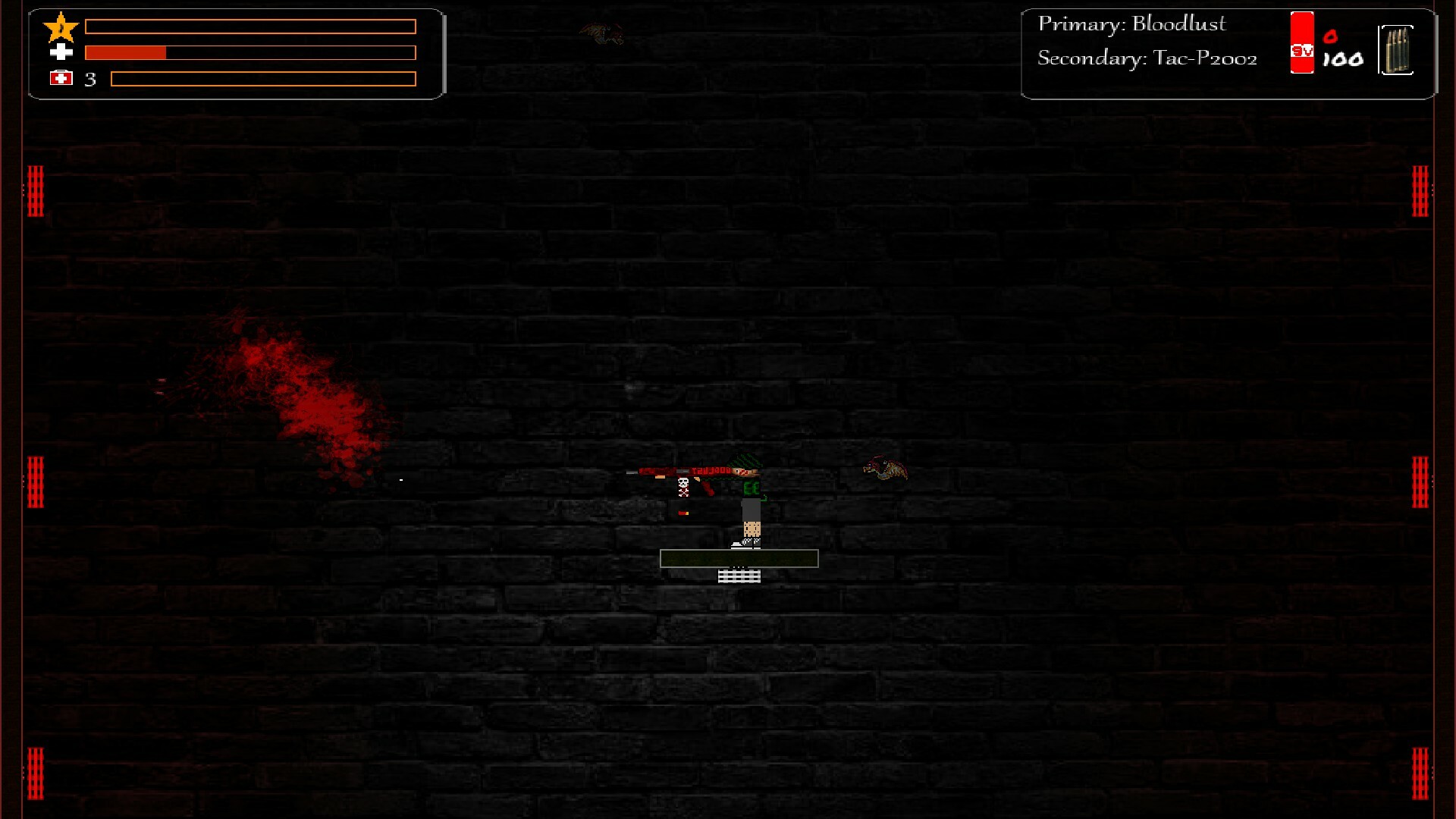Click the white grate below the platform
The height and width of the screenshot is (819, 1456).
pos(739,576)
